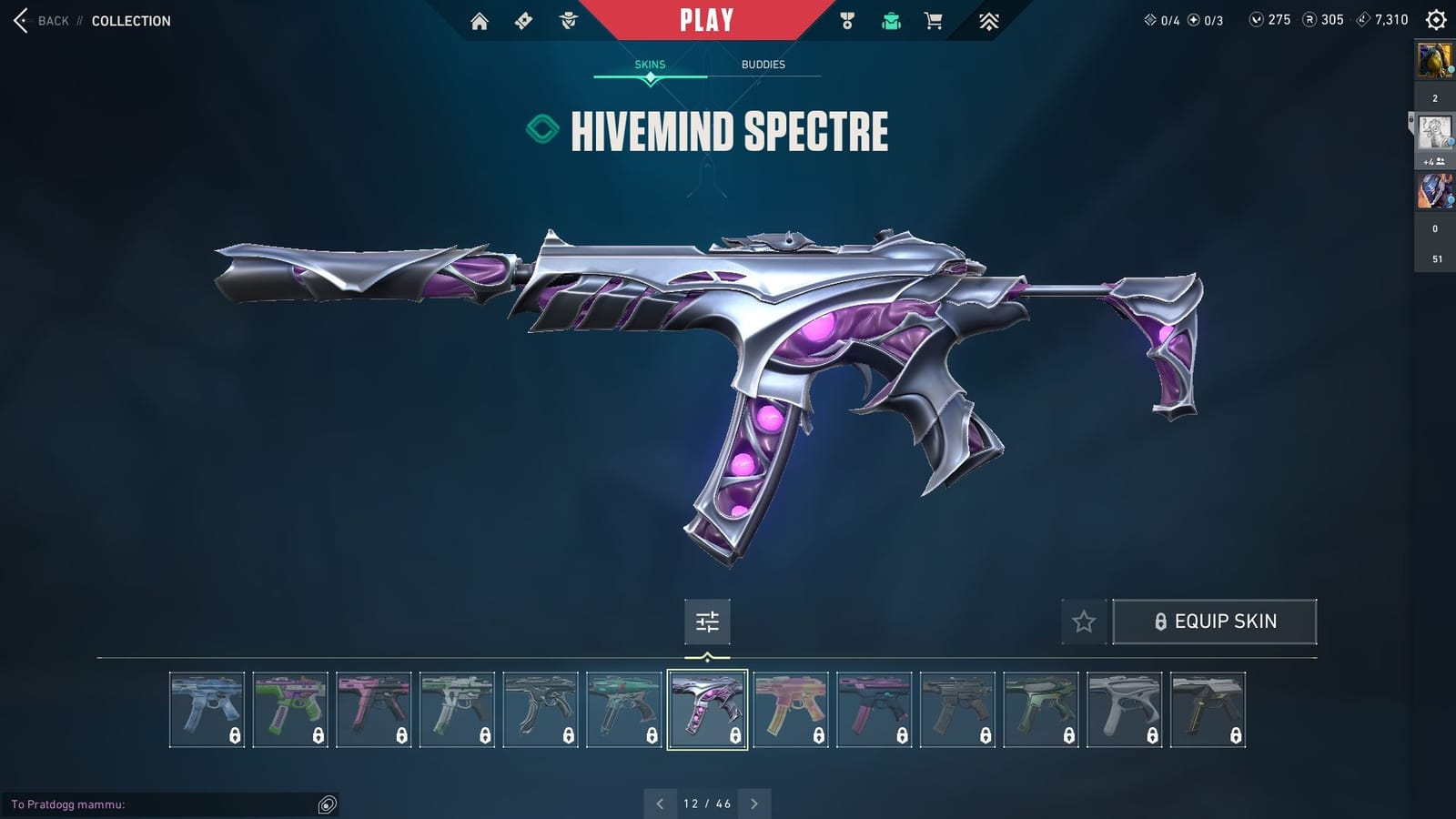Switch to the BUDDIES tab
This screenshot has height=819, width=1456.
click(x=763, y=65)
